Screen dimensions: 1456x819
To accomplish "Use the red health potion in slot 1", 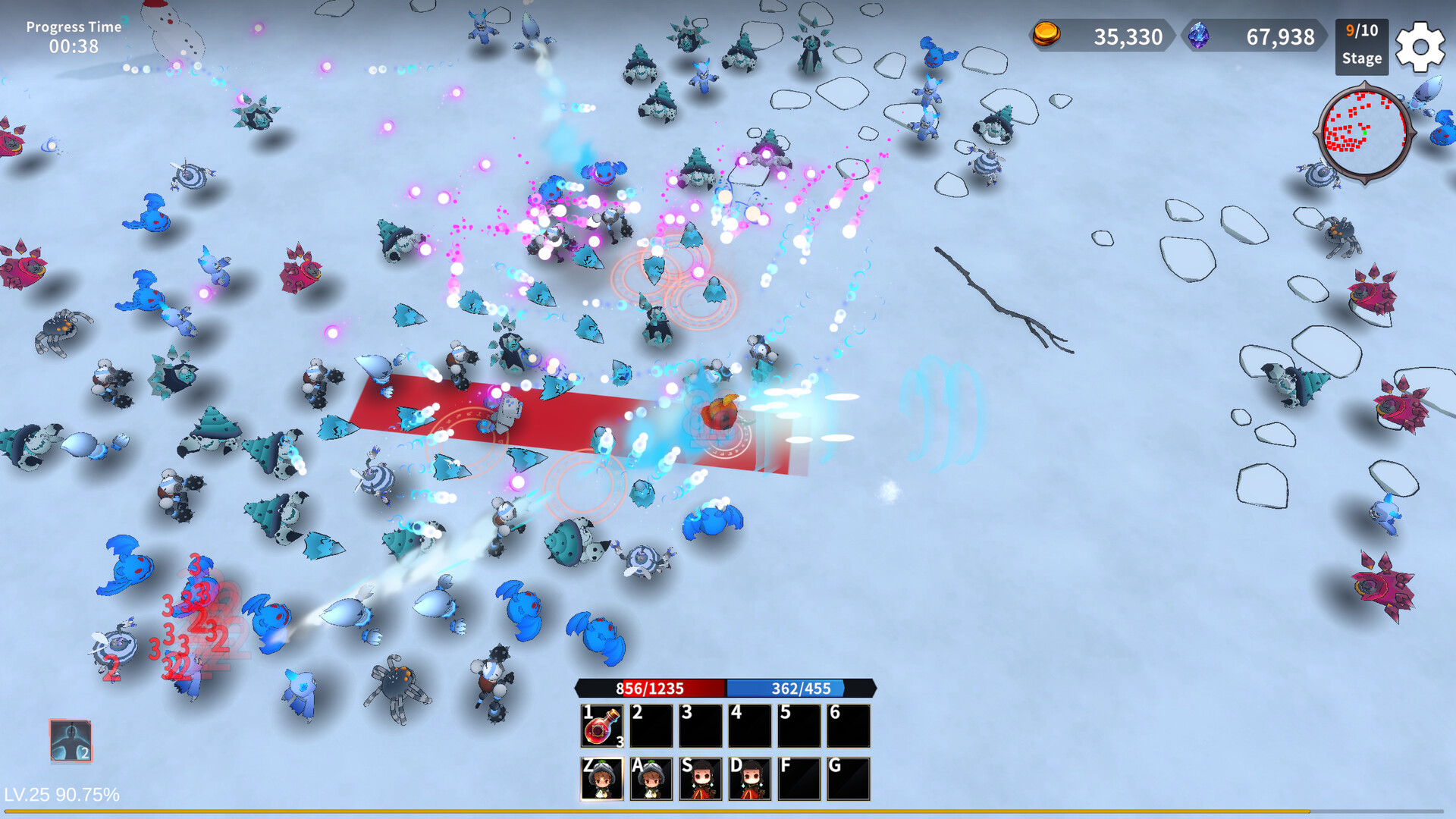I will click(x=601, y=726).
